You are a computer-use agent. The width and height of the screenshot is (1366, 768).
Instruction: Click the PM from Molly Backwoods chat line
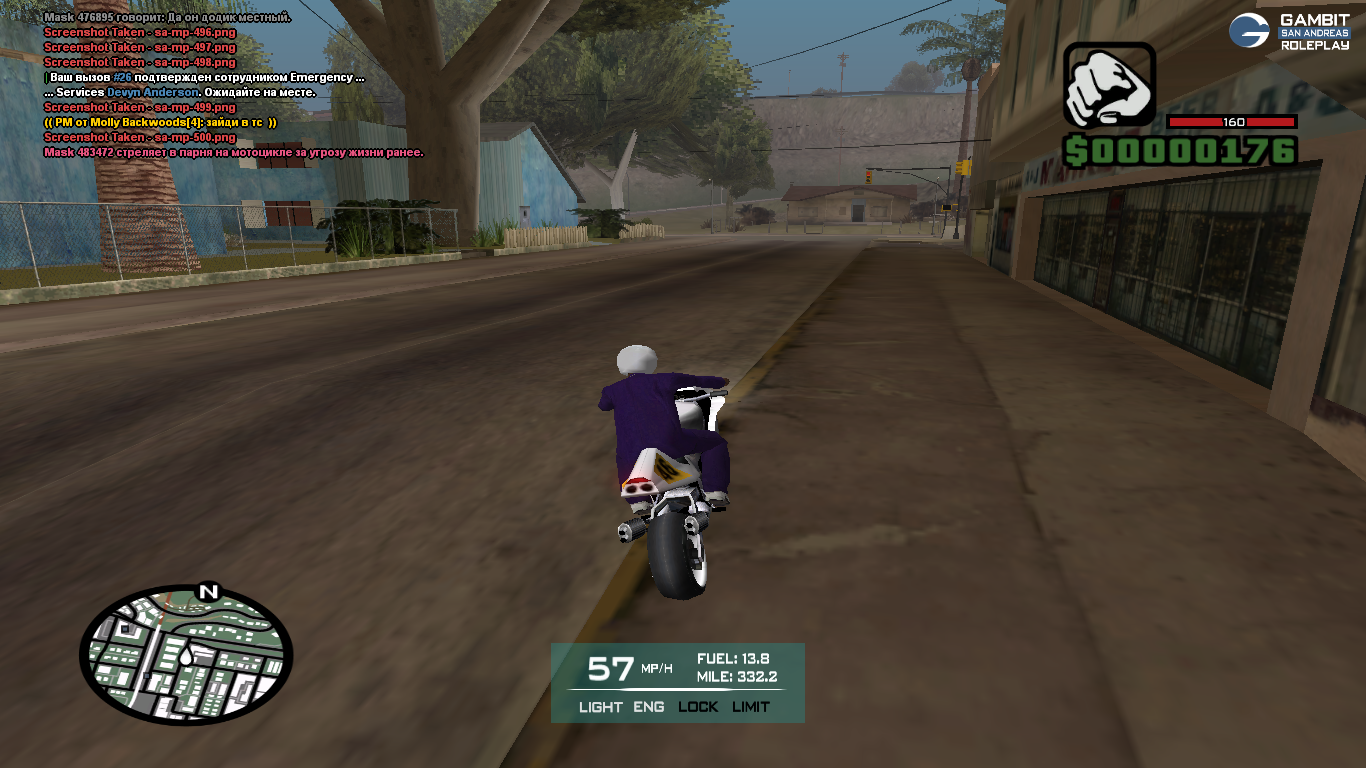[x=160, y=122]
